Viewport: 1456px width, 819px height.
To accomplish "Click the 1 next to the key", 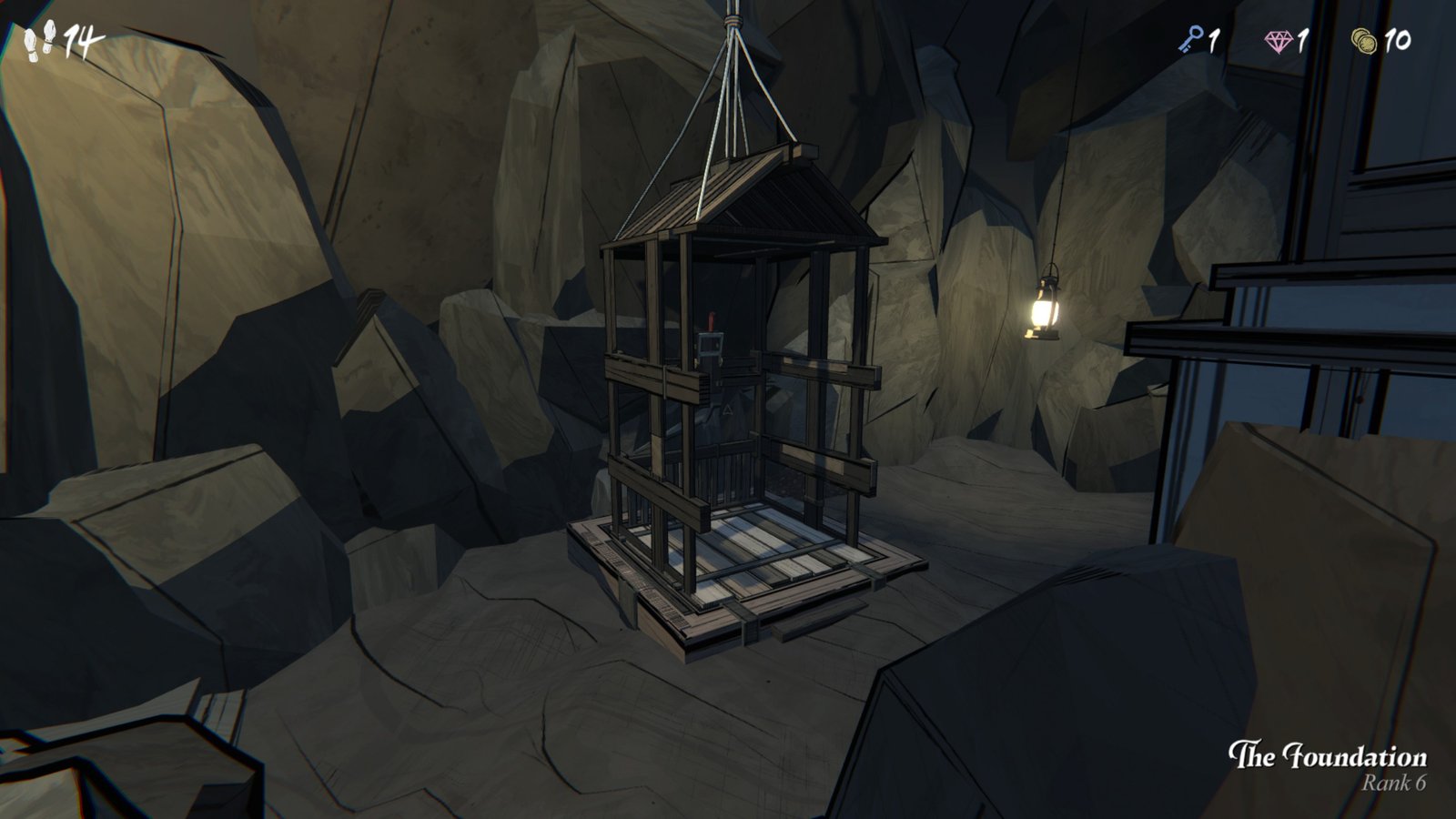I will (1215, 40).
